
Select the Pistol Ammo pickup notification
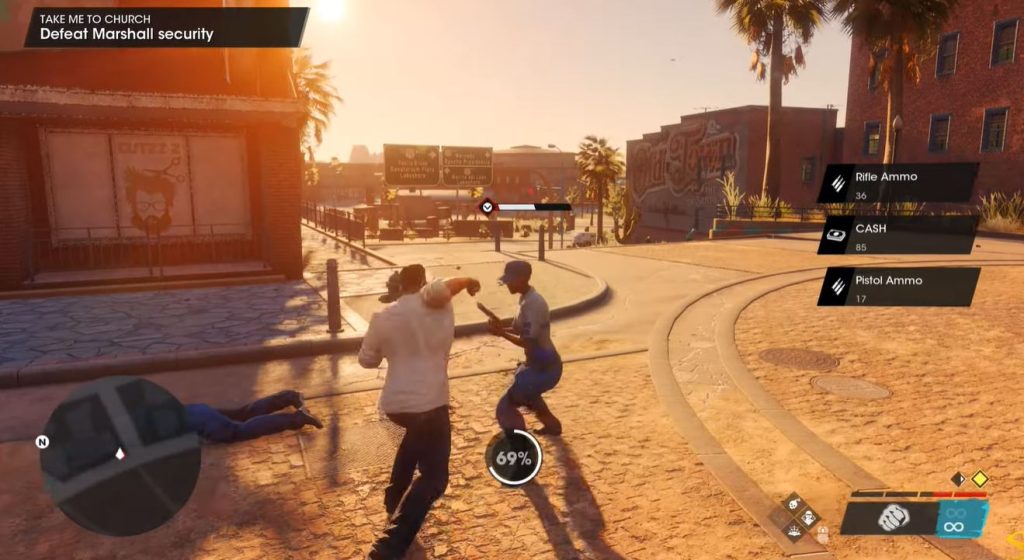point(897,287)
